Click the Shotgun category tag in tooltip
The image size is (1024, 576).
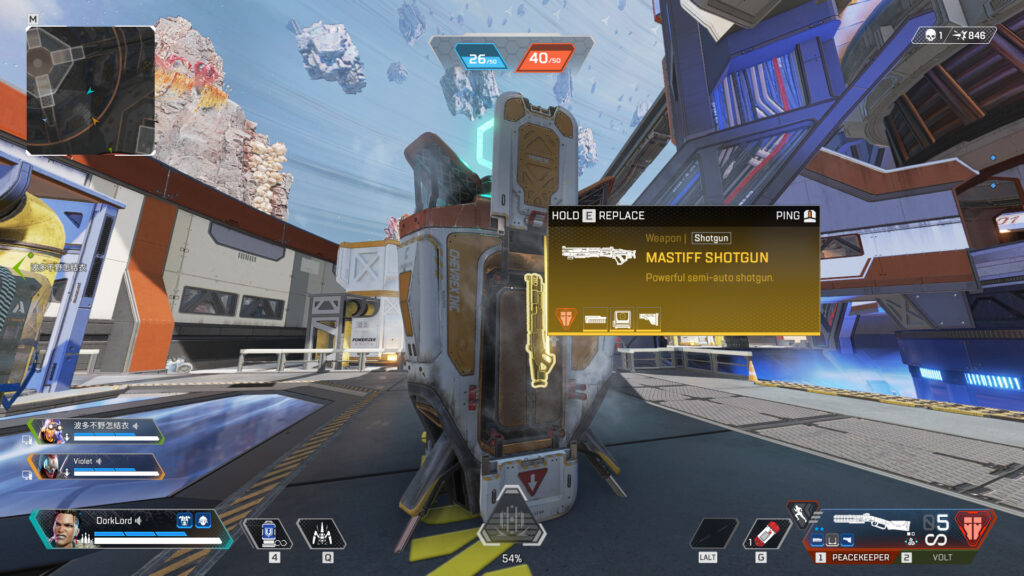click(x=711, y=239)
